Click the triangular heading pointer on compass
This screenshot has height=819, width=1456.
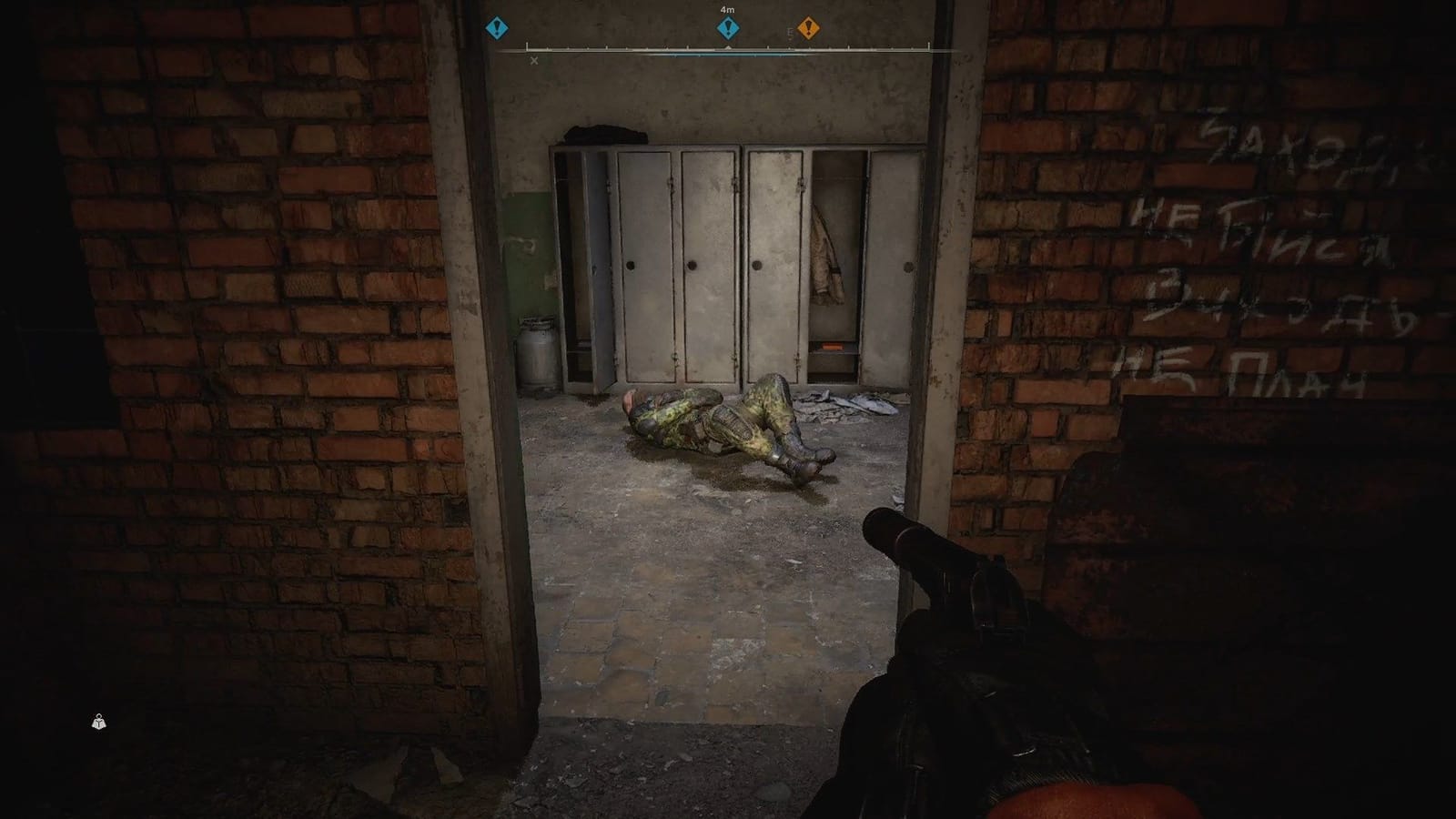728,45
